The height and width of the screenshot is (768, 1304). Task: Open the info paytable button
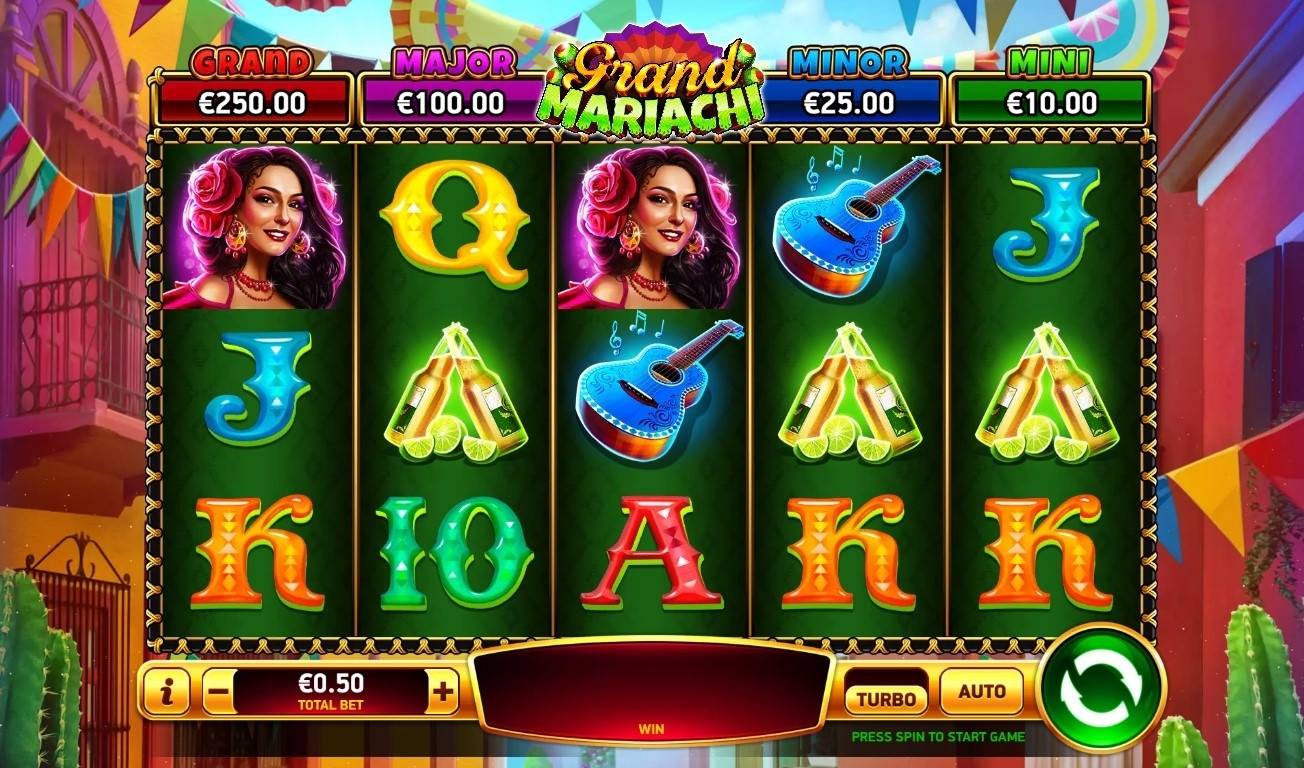pos(165,692)
